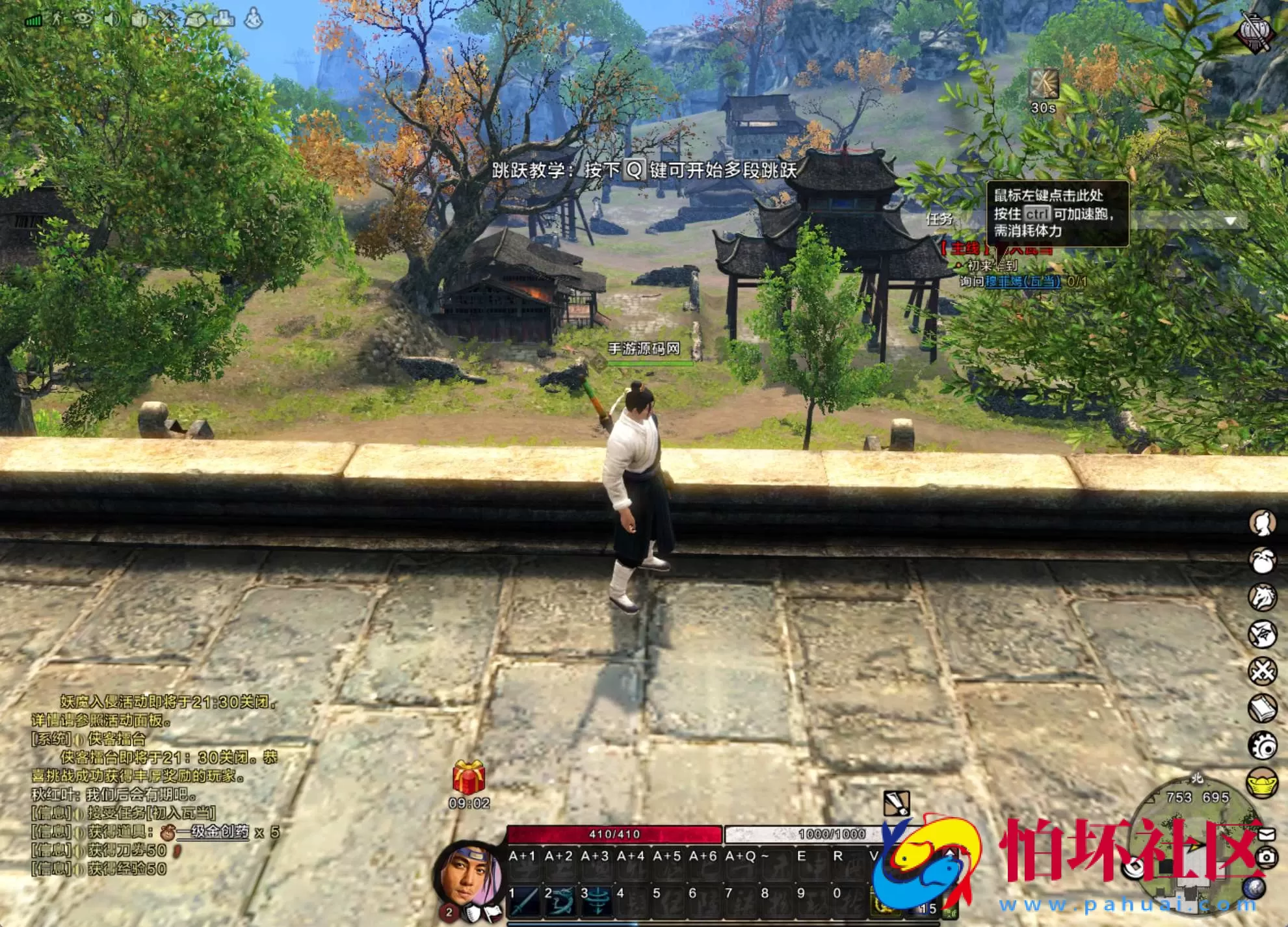Click the eye visibility icon
The image size is (1288, 927).
click(83, 19)
